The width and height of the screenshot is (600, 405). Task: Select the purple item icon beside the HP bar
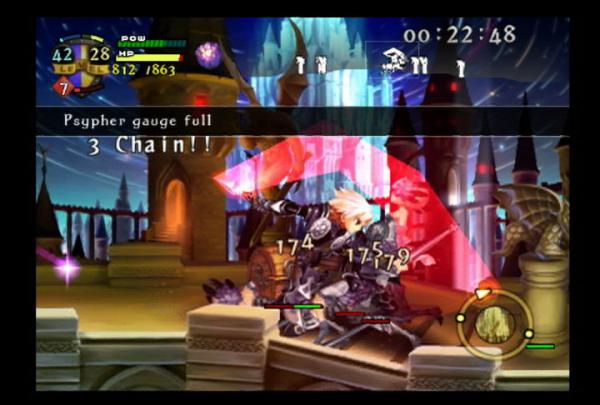point(208,54)
